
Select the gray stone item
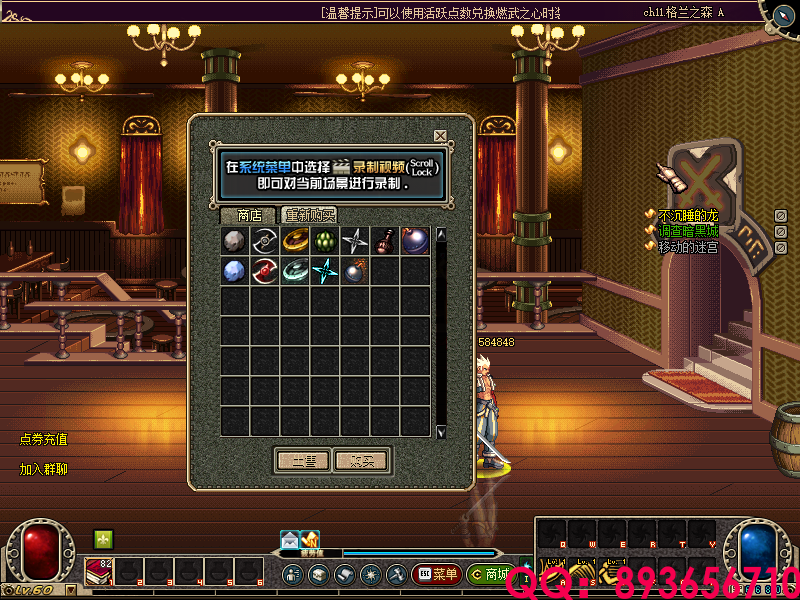pyautogui.click(x=235, y=241)
